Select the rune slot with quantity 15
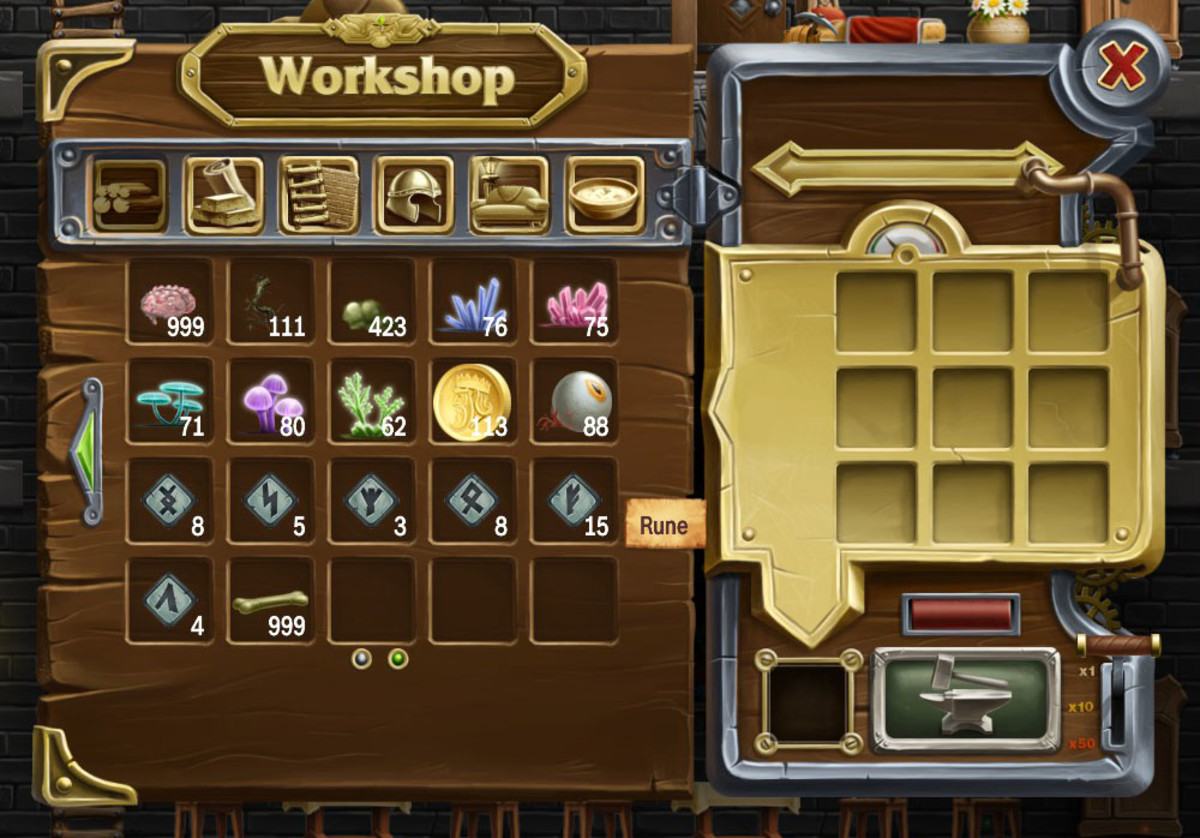 (x=574, y=501)
